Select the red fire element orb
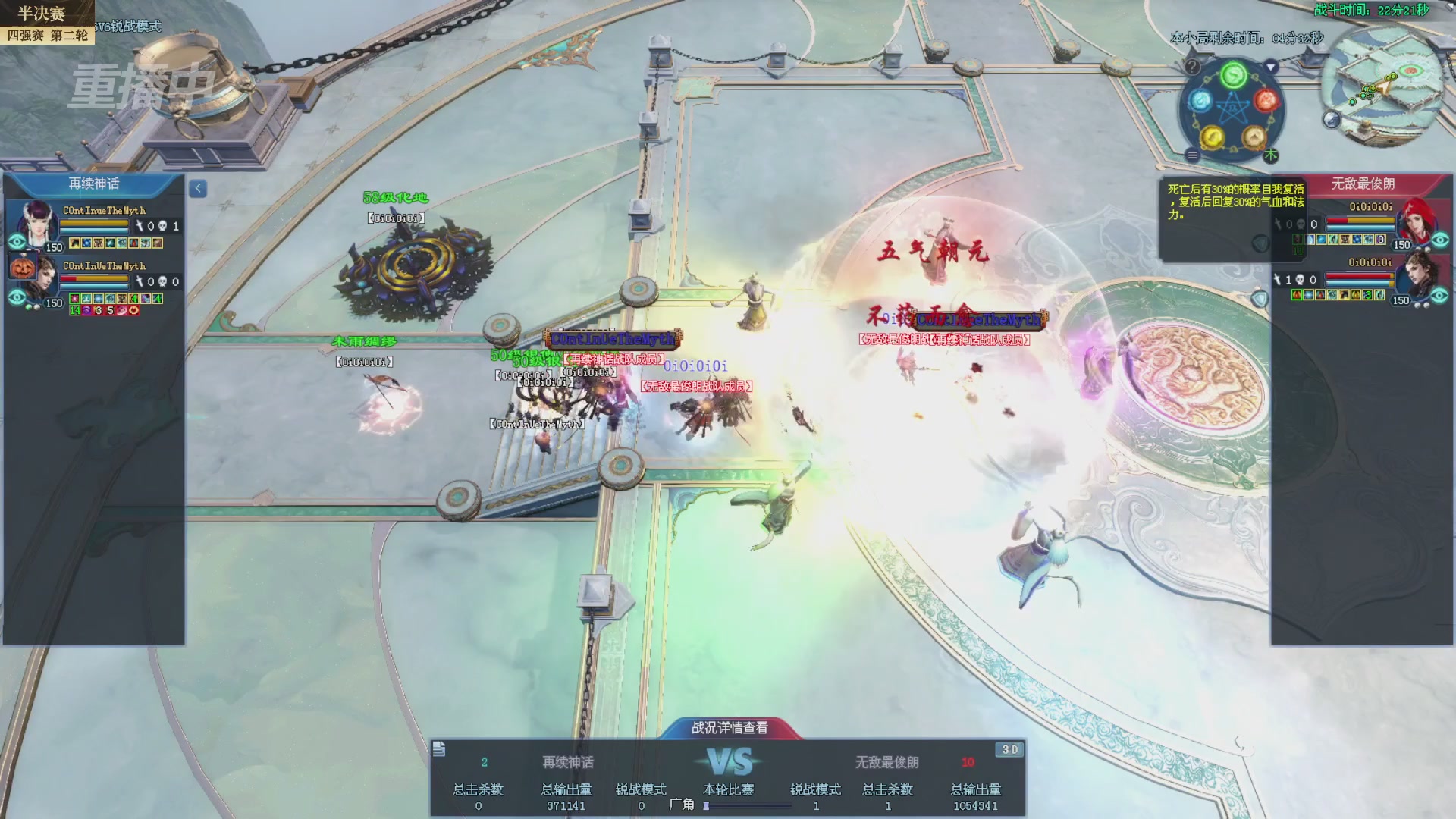The height and width of the screenshot is (819, 1456). coord(1266,100)
